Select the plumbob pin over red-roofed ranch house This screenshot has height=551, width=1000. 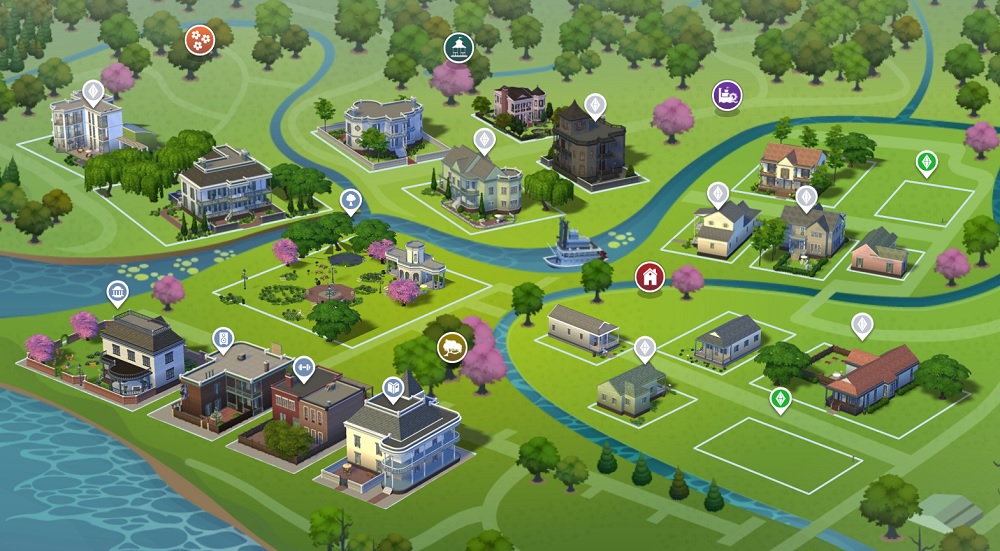pos(861,325)
